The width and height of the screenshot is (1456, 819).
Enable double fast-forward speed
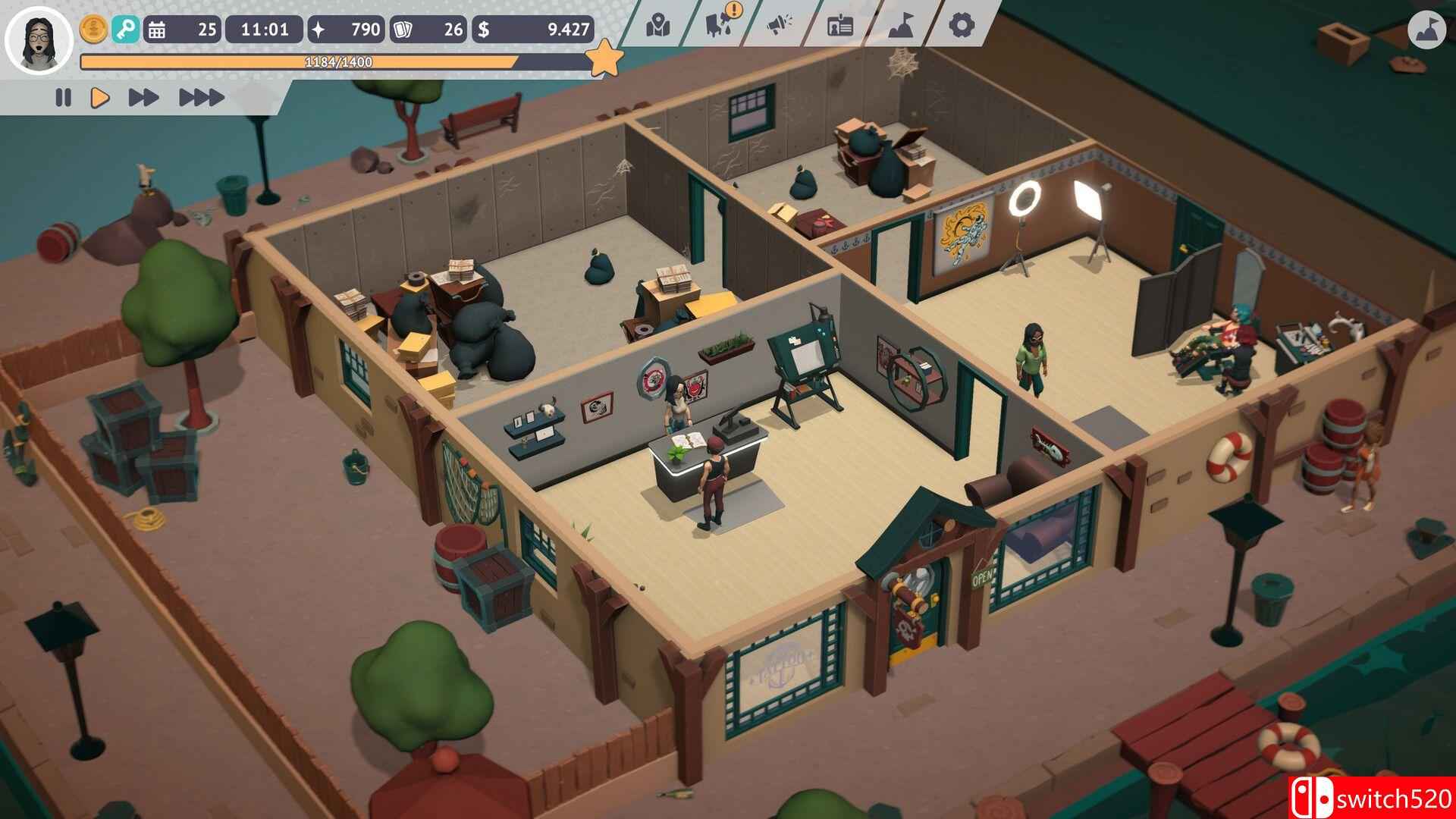point(144,96)
